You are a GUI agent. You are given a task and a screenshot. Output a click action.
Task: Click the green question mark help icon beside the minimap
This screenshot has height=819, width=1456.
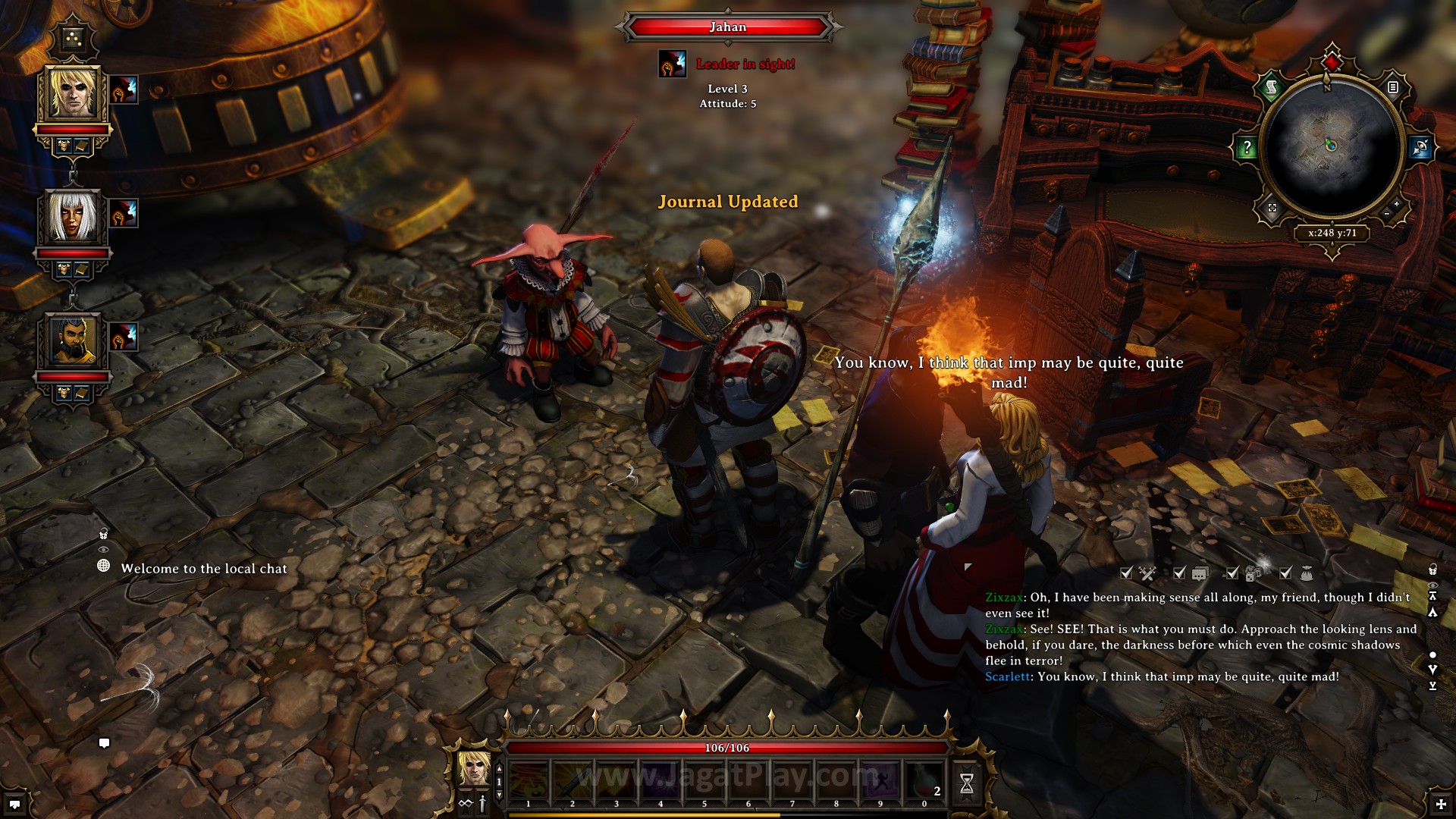[1247, 147]
